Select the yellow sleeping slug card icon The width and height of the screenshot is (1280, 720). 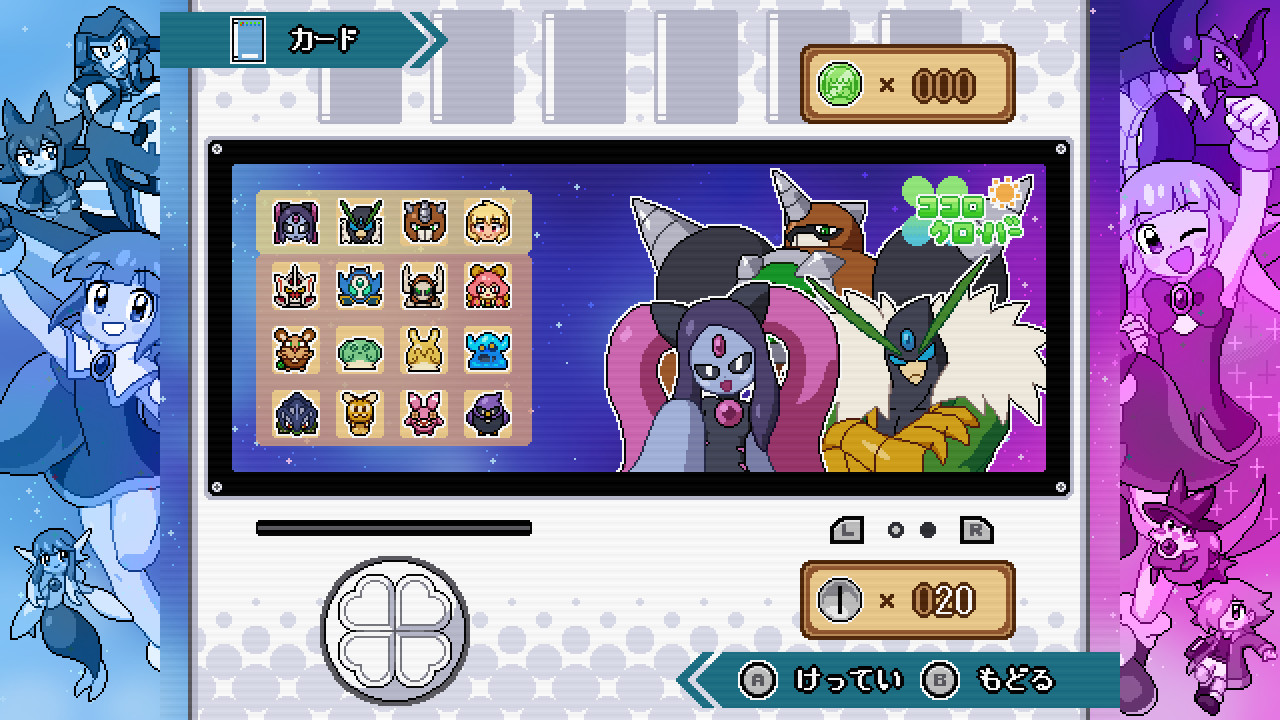[424, 350]
